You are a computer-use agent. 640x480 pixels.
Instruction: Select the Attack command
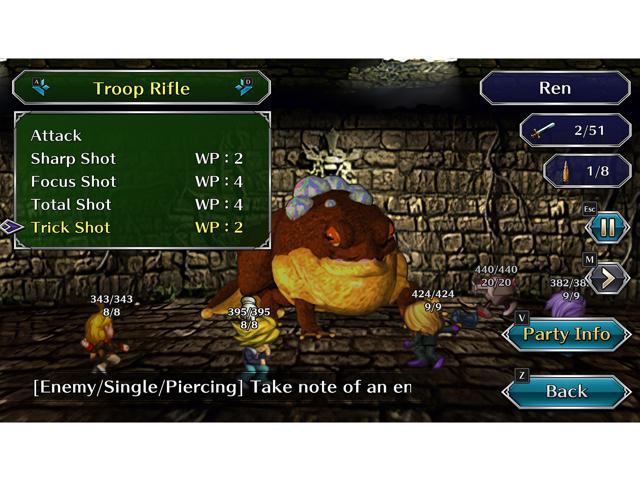pos(57,135)
